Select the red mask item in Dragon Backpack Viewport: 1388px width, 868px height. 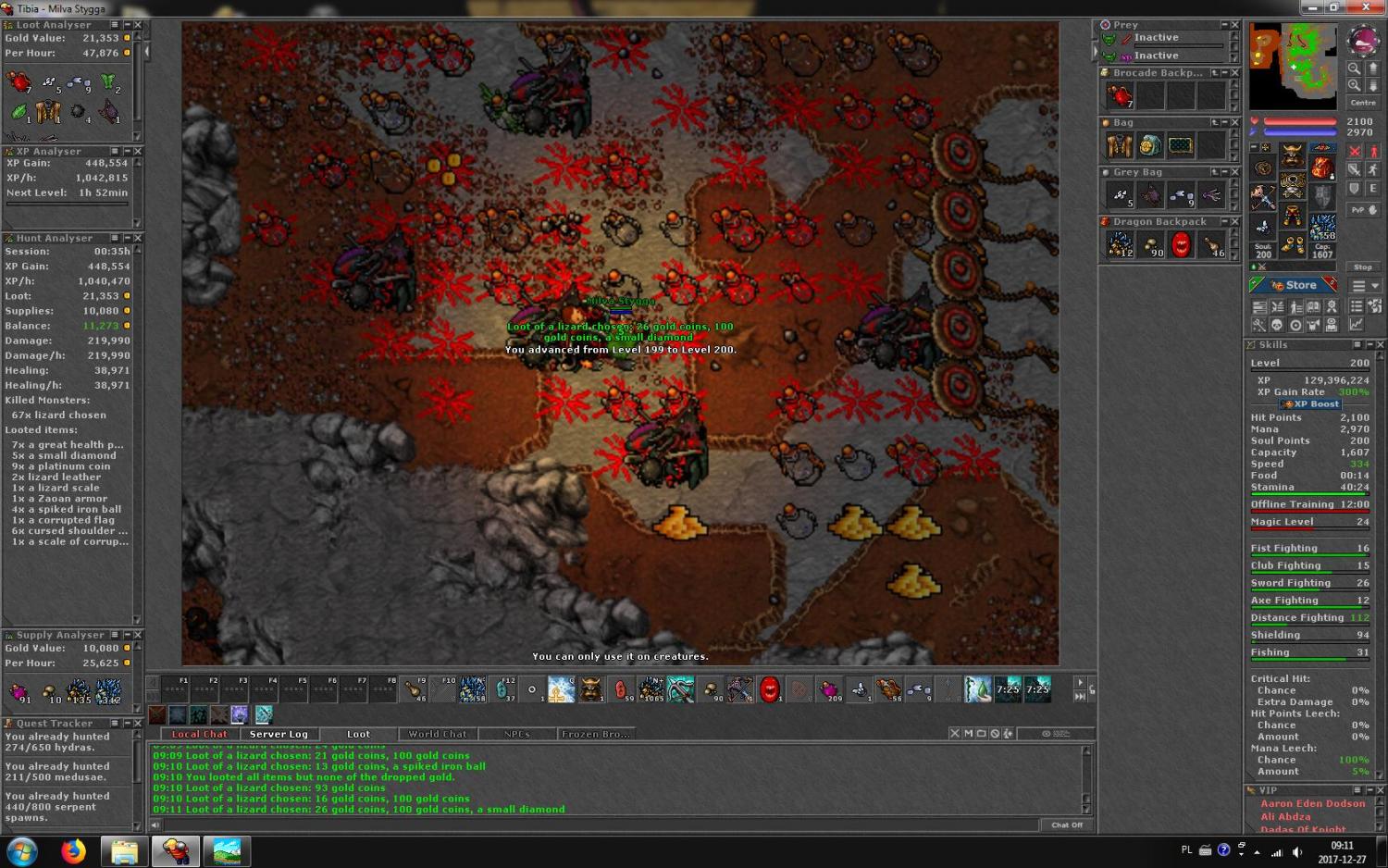[x=1181, y=244]
